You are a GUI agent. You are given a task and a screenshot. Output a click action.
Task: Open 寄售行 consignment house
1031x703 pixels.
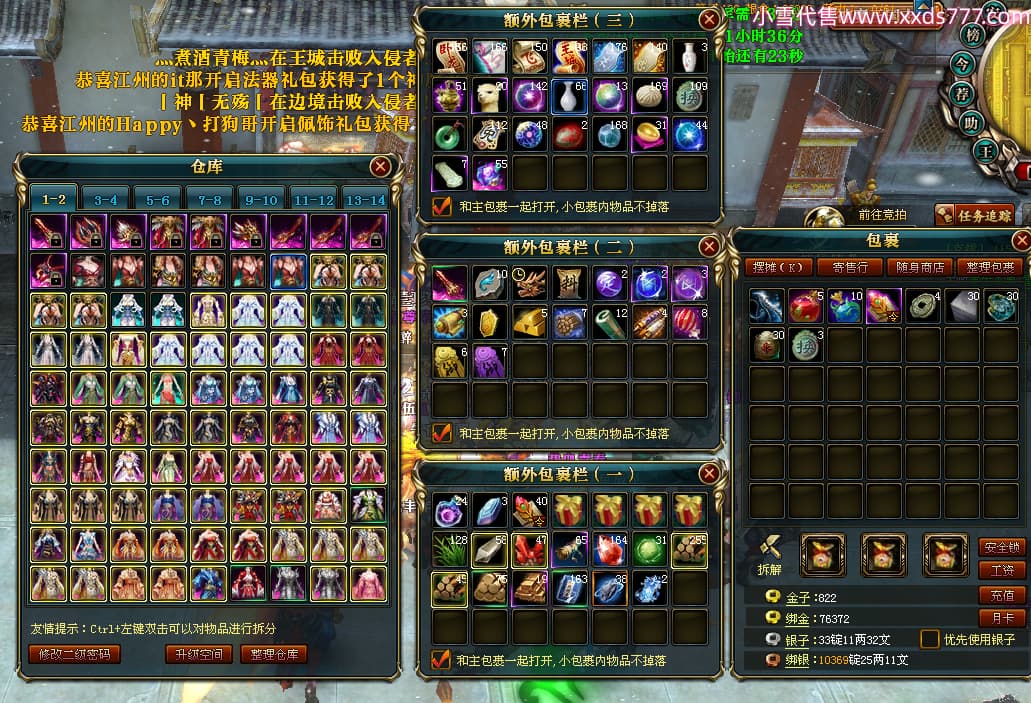point(849,267)
